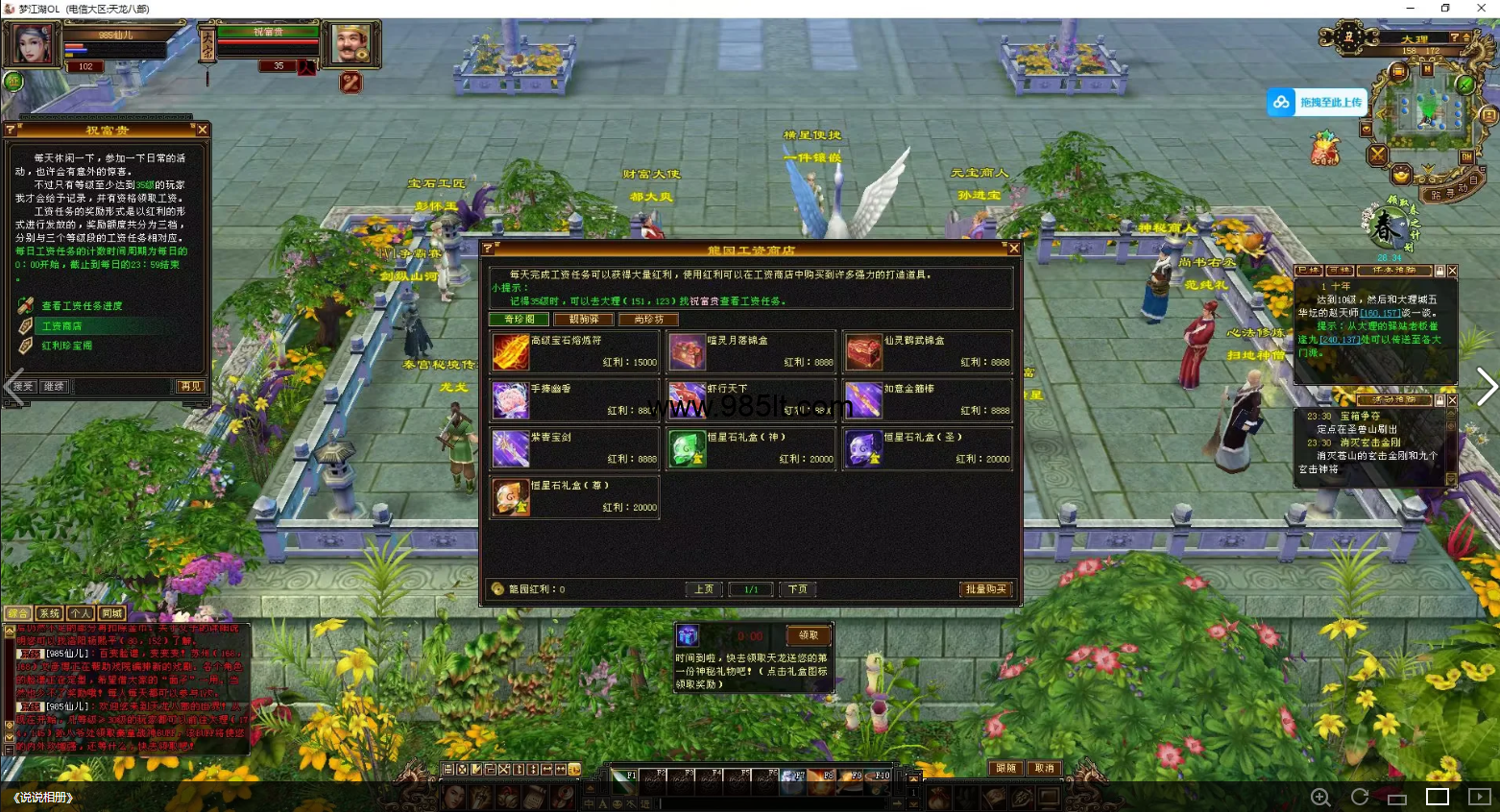The image size is (1500, 812).
Task: Choose 查看工资任务进度 dialogue option
Action: click(82, 306)
